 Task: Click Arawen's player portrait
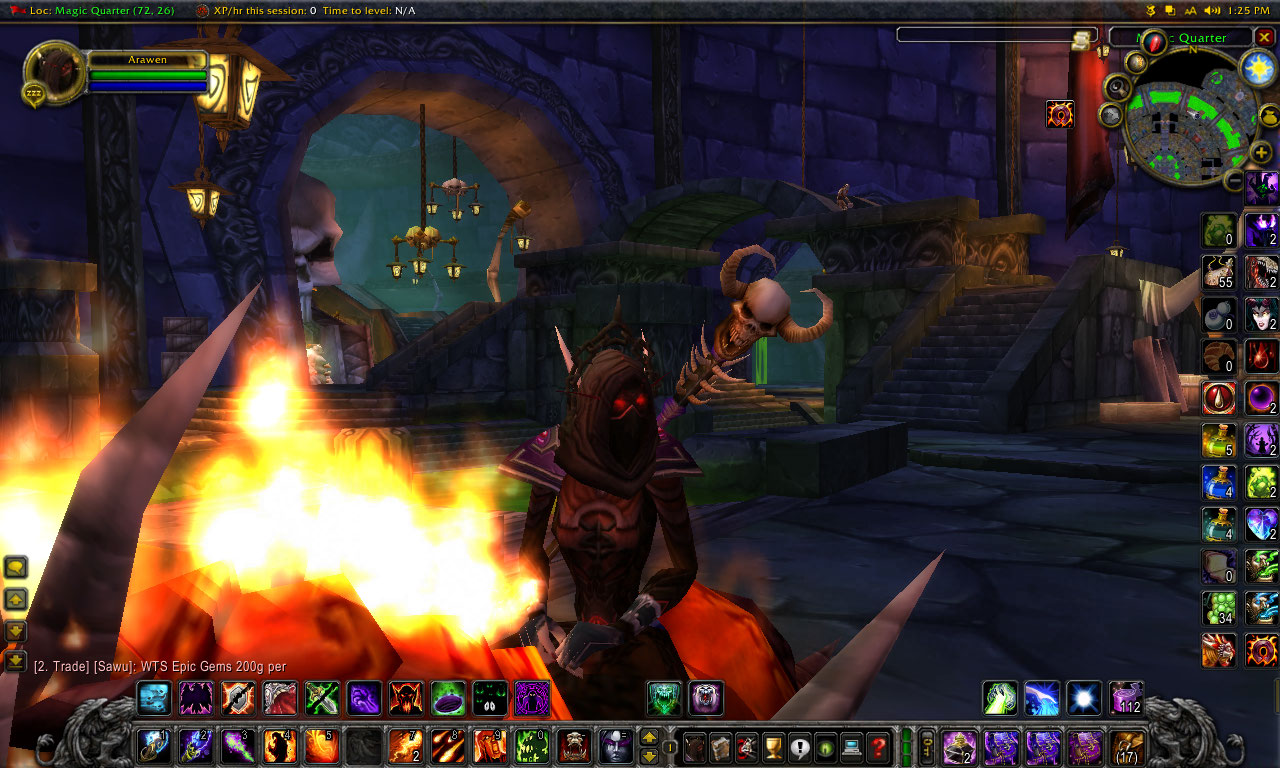[54, 73]
